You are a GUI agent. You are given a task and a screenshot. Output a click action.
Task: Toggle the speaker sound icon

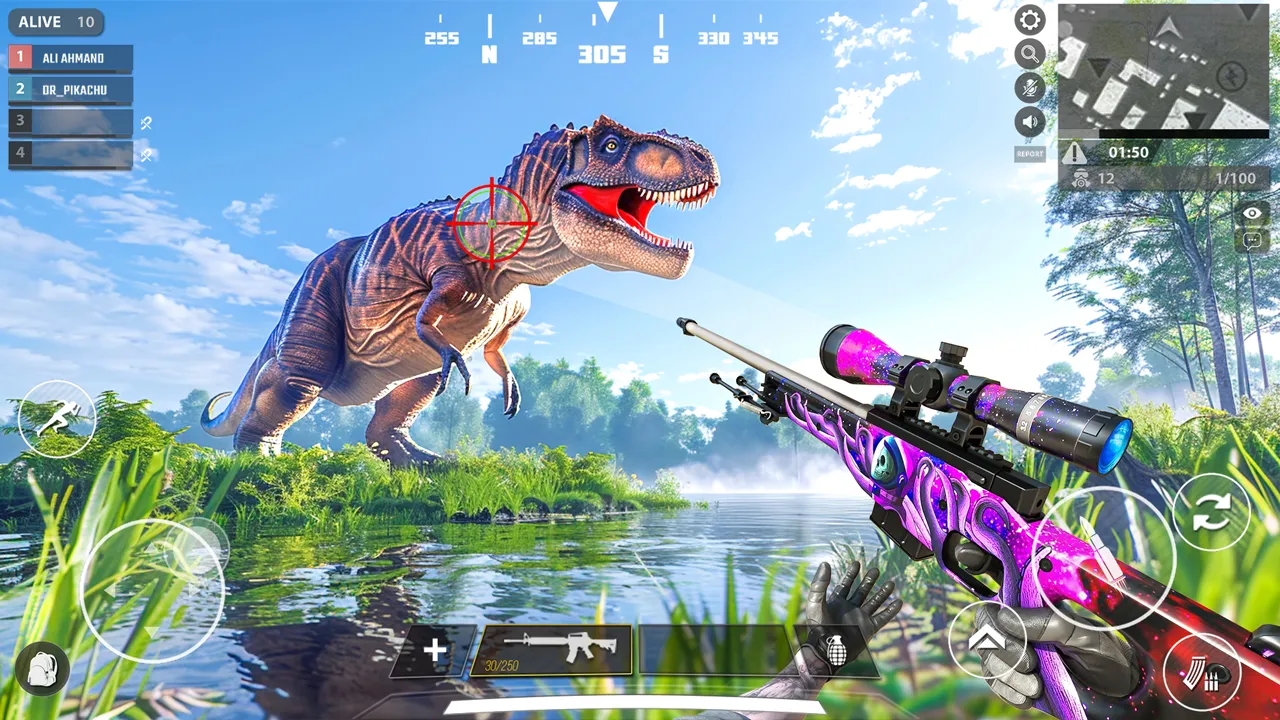[x=1030, y=122]
